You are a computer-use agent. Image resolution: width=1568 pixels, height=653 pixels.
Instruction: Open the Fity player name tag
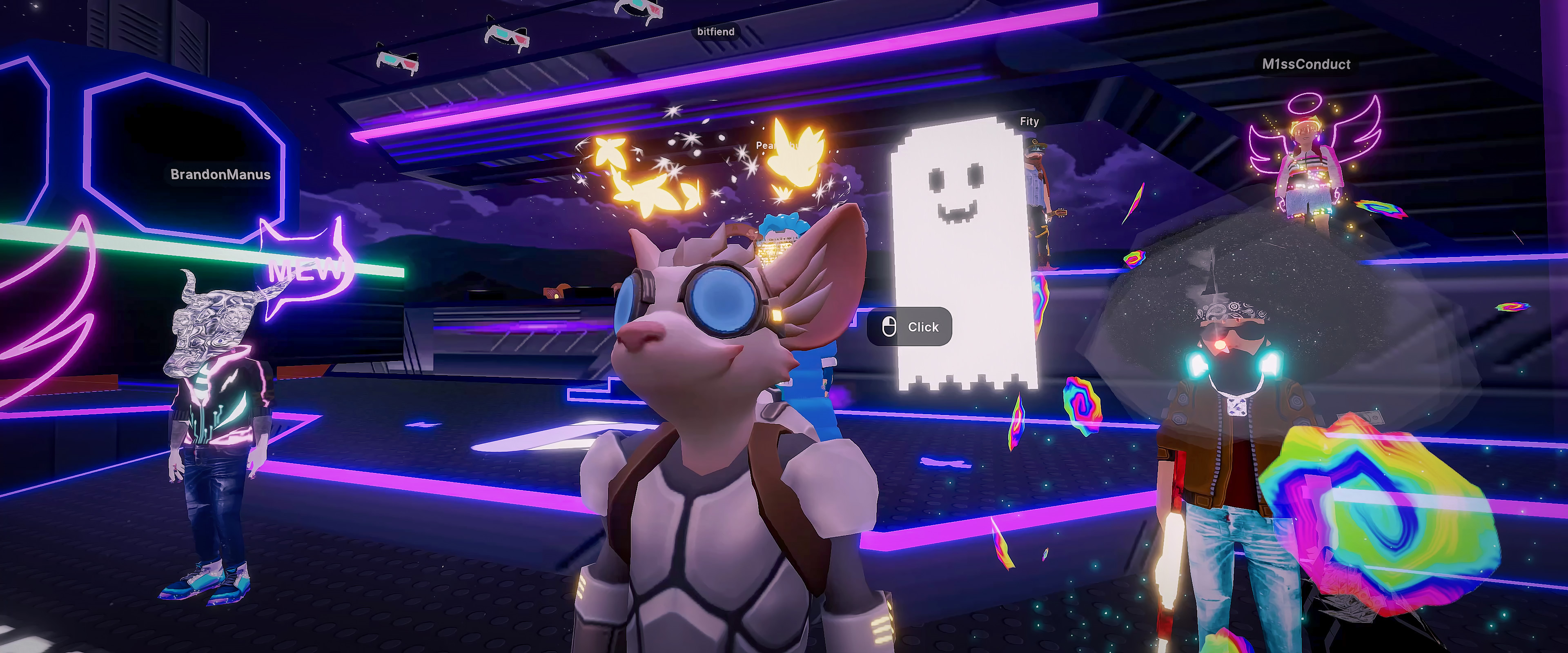(1029, 122)
